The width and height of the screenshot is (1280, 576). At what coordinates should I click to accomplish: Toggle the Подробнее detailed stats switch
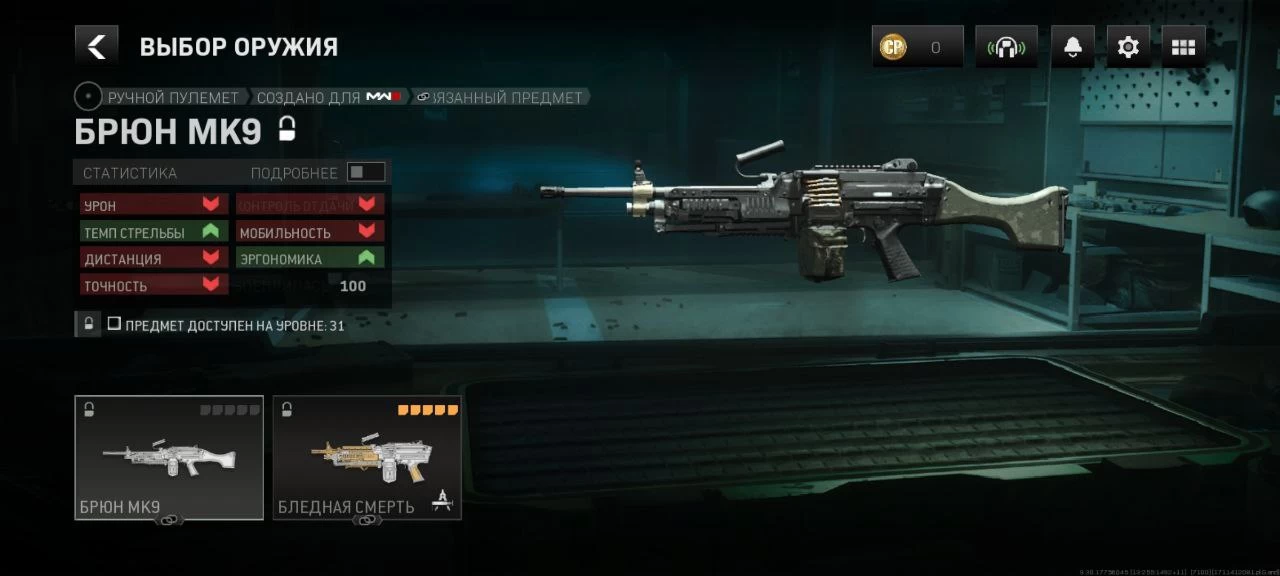click(x=365, y=172)
